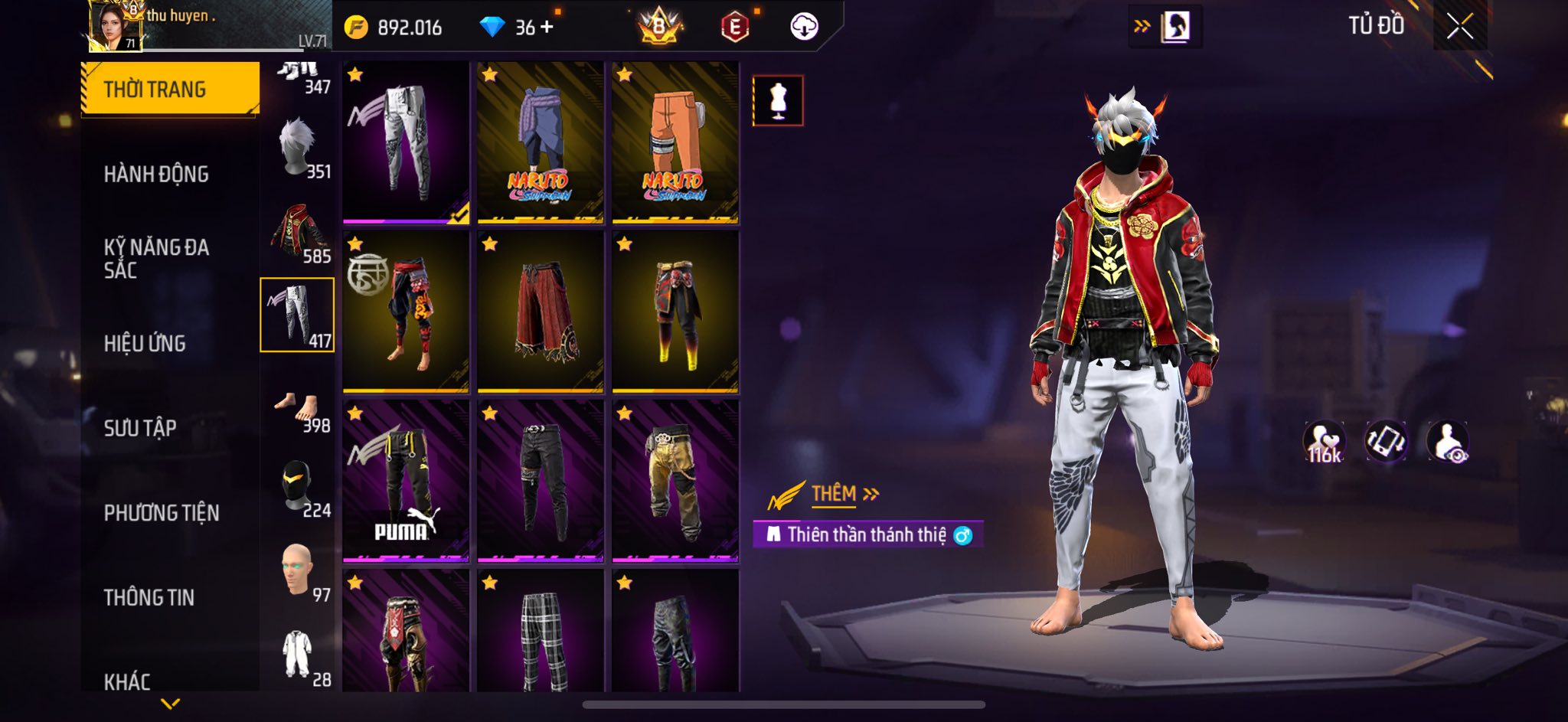Pick the black mask category with 224 items
The height and width of the screenshot is (722, 1568).
click(298, 486)
